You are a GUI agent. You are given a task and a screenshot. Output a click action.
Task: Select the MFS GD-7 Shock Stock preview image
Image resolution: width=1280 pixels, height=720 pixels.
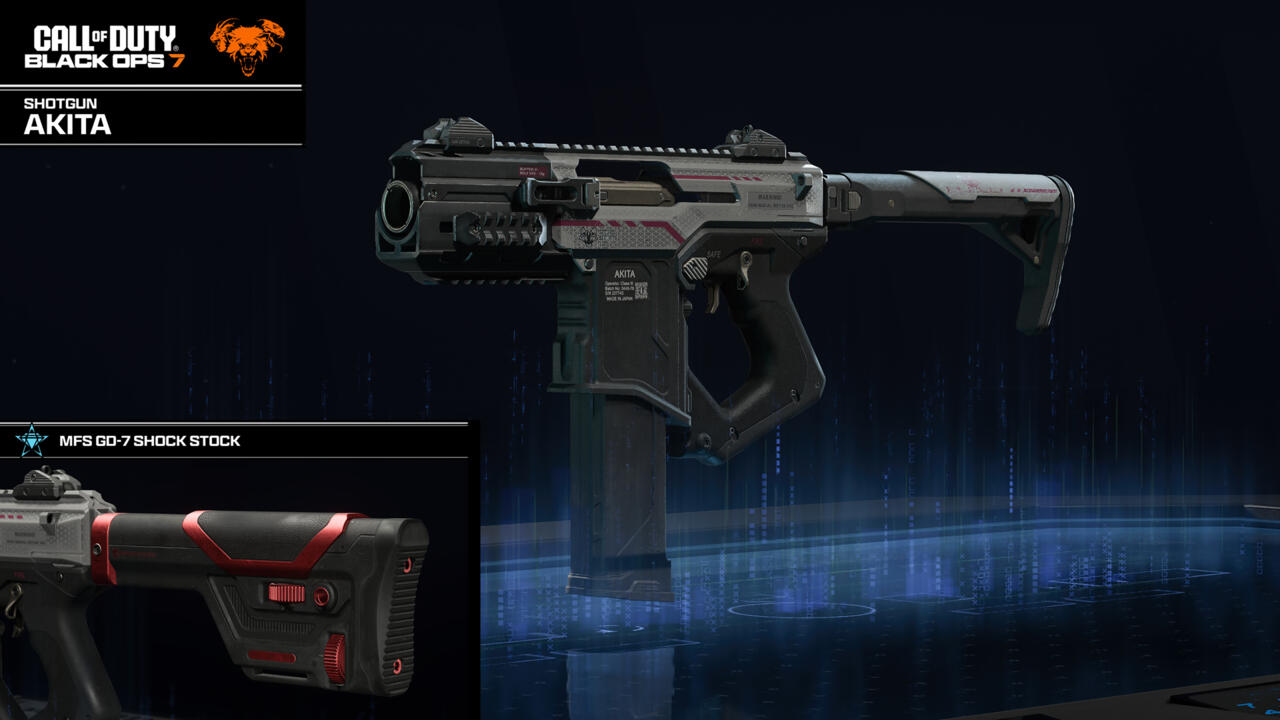[x=235, y=588]
